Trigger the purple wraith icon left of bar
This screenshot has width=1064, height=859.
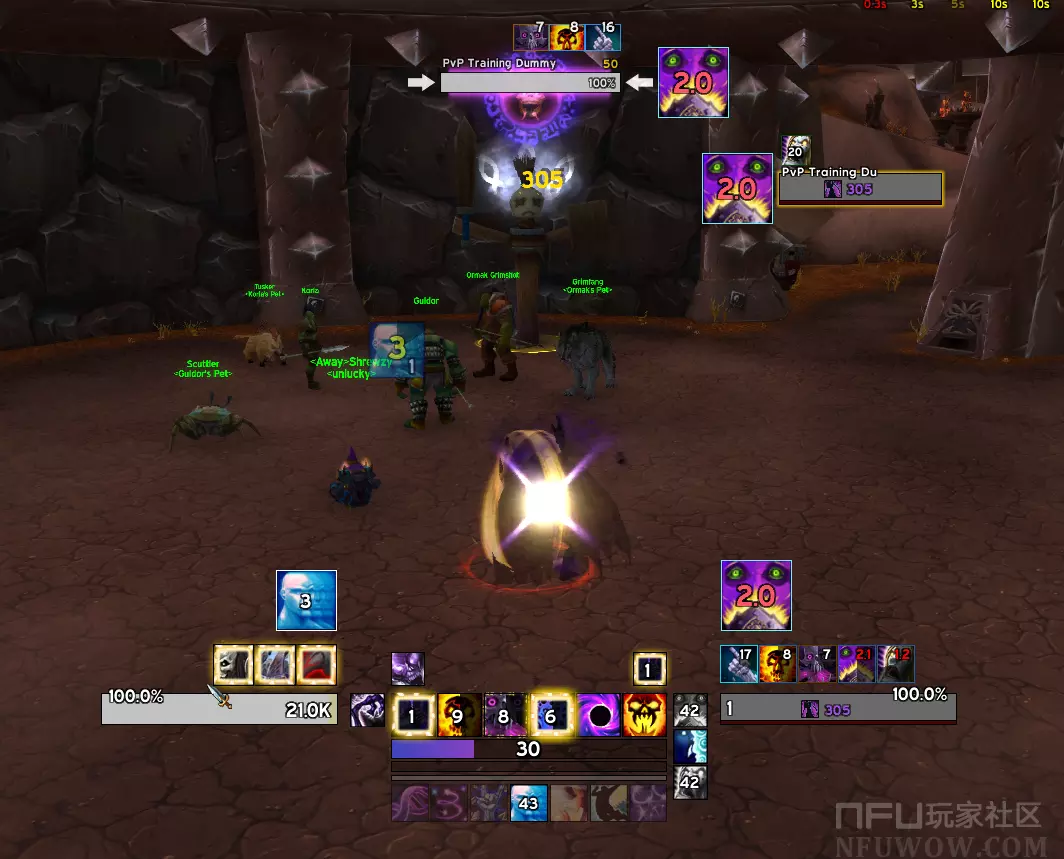click(x=367, y=711)
